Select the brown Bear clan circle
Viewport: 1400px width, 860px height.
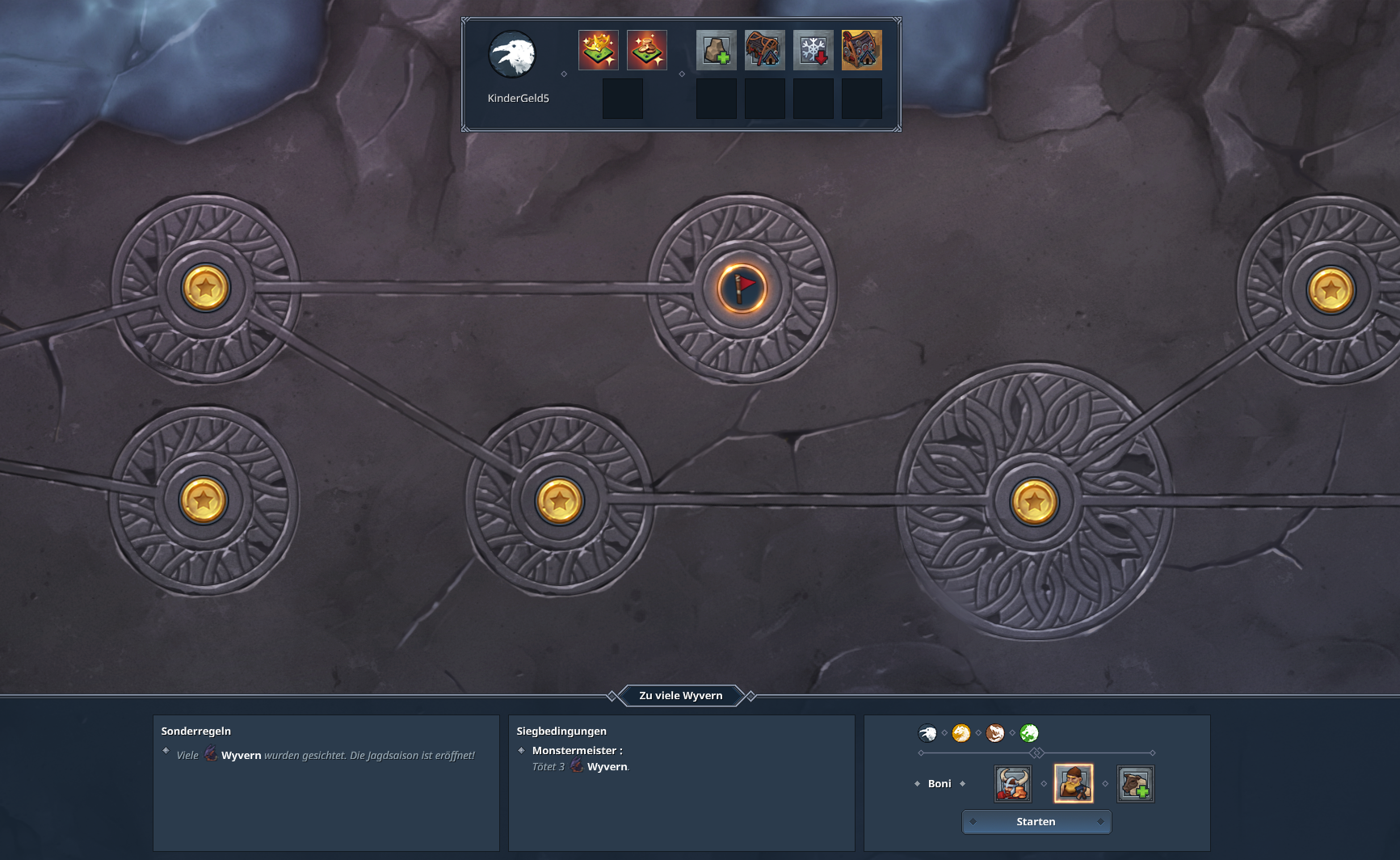pos(995,734)
